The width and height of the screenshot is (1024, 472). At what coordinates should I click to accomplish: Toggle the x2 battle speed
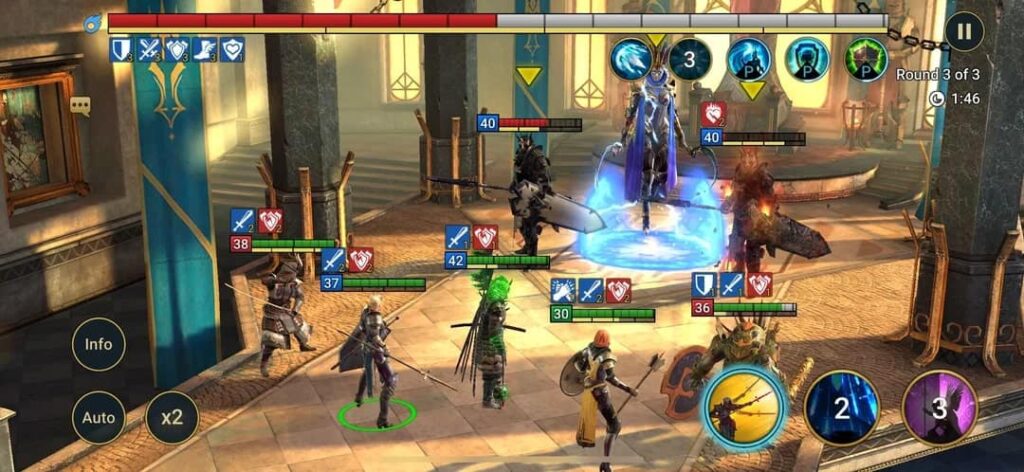172,417
